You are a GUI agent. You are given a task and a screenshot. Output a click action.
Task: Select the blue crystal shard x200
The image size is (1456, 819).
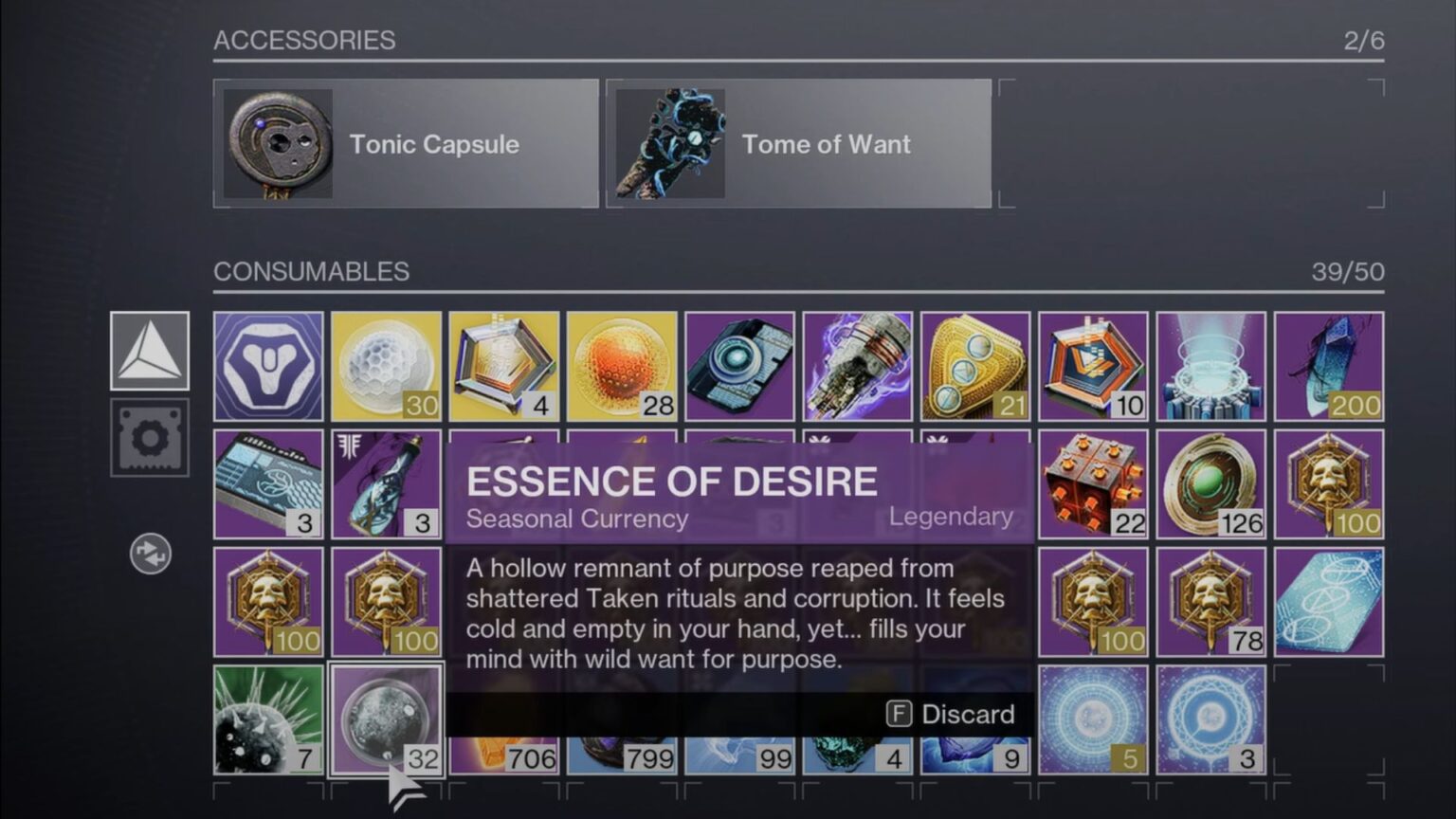(1330, 365)
